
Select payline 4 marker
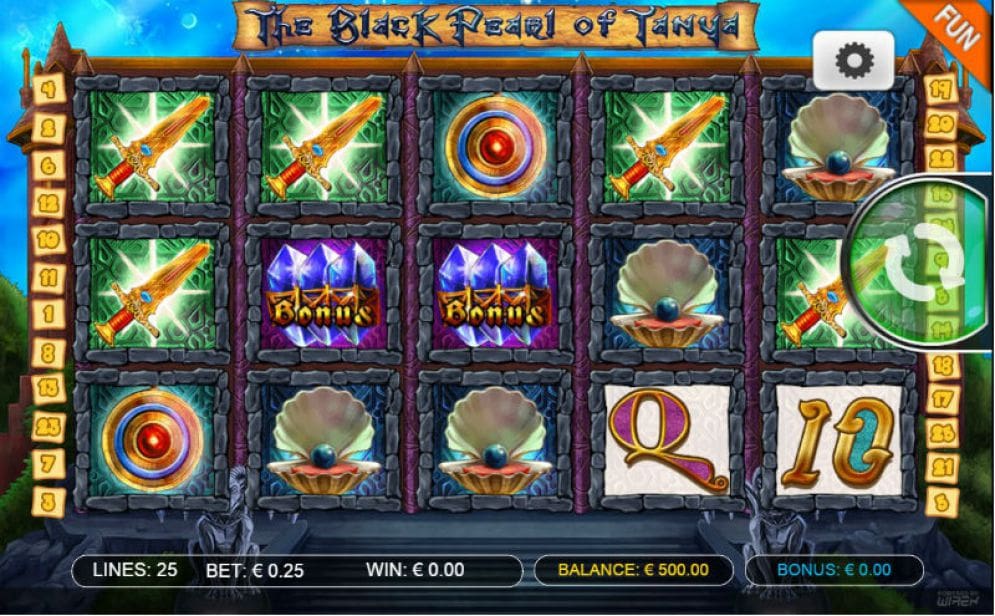pos(47,89)
